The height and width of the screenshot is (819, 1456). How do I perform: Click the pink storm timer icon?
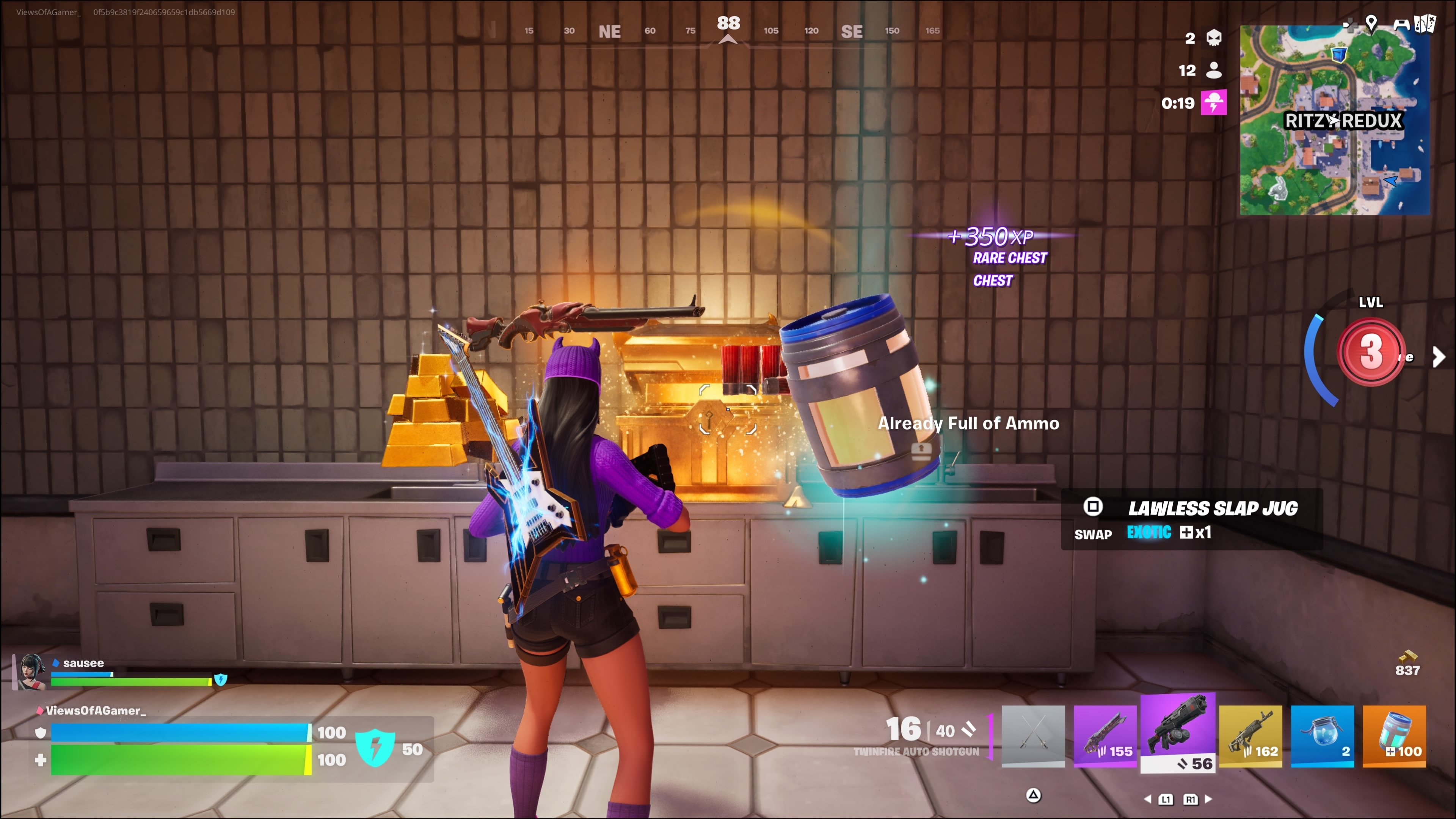[1213, 103]
